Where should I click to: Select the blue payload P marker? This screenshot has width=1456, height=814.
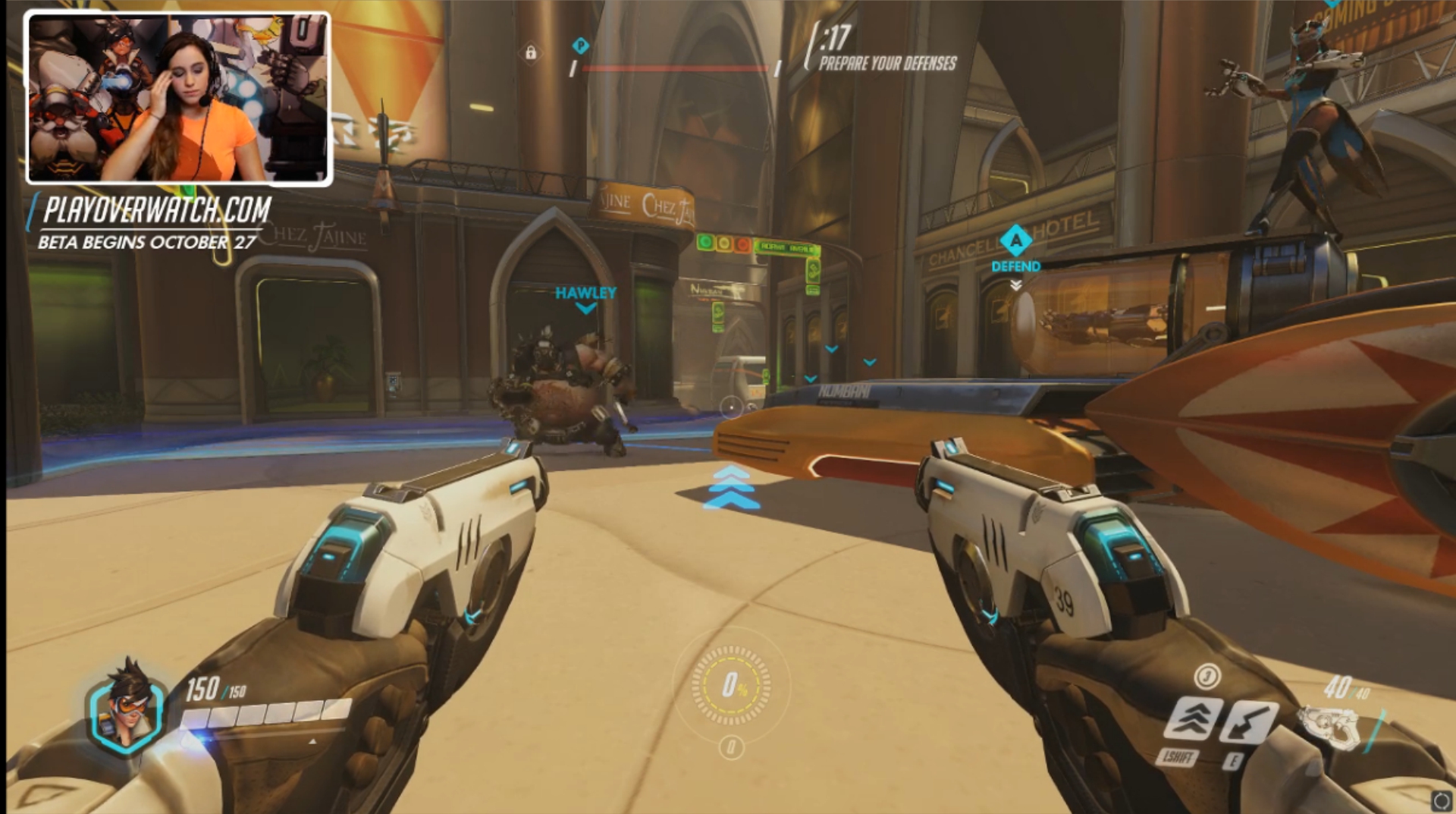(580, 46)
